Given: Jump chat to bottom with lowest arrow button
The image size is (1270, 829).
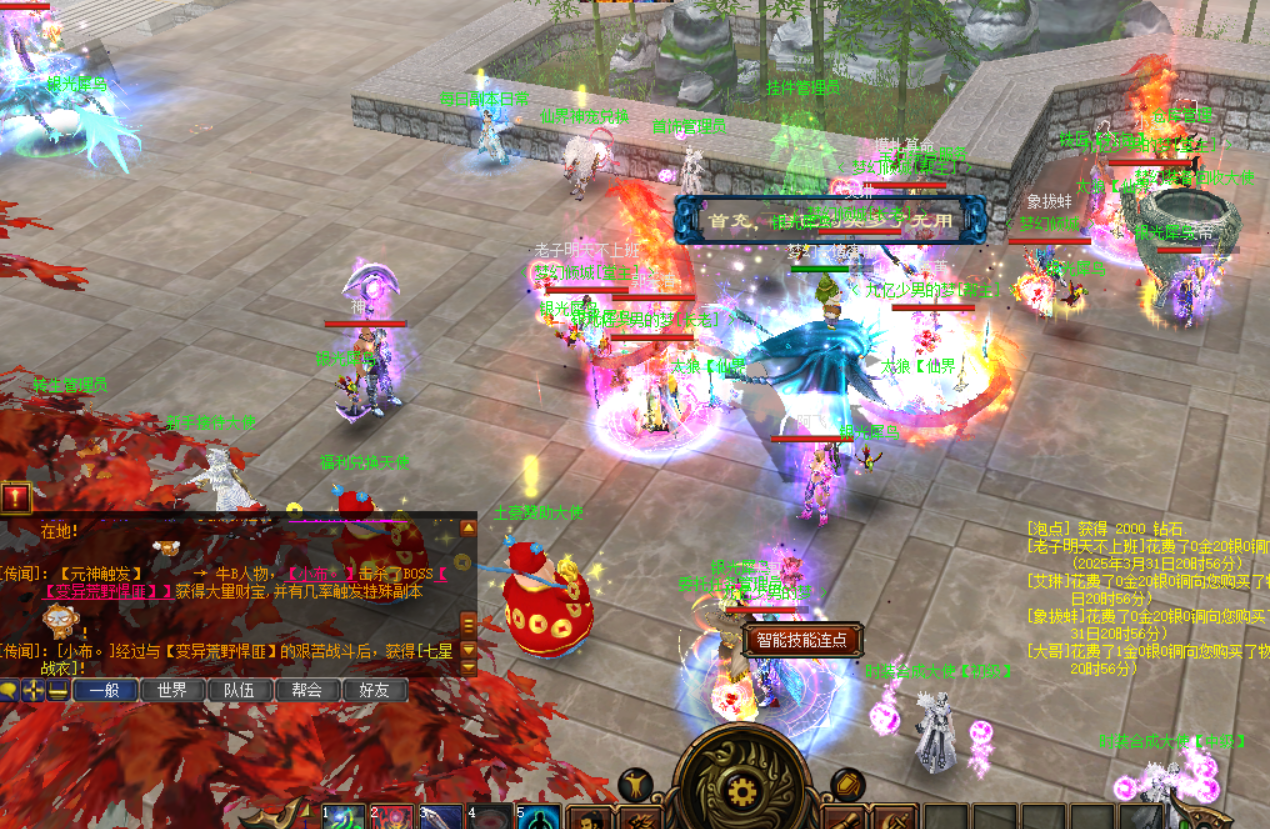Looking at the screenshot, I should (x=468, y=669).
